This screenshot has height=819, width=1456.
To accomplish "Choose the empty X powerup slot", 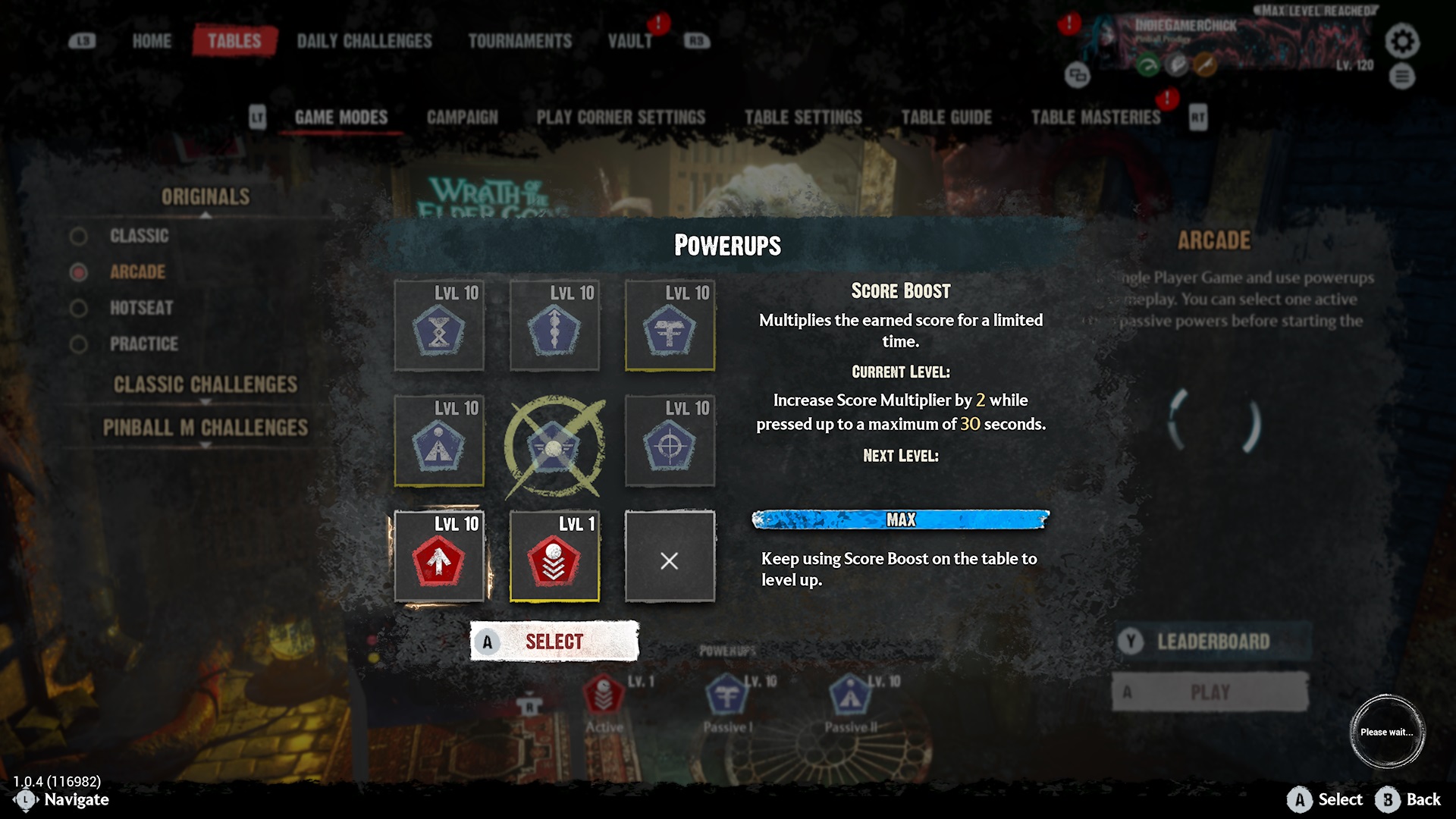I will point(670,557).
